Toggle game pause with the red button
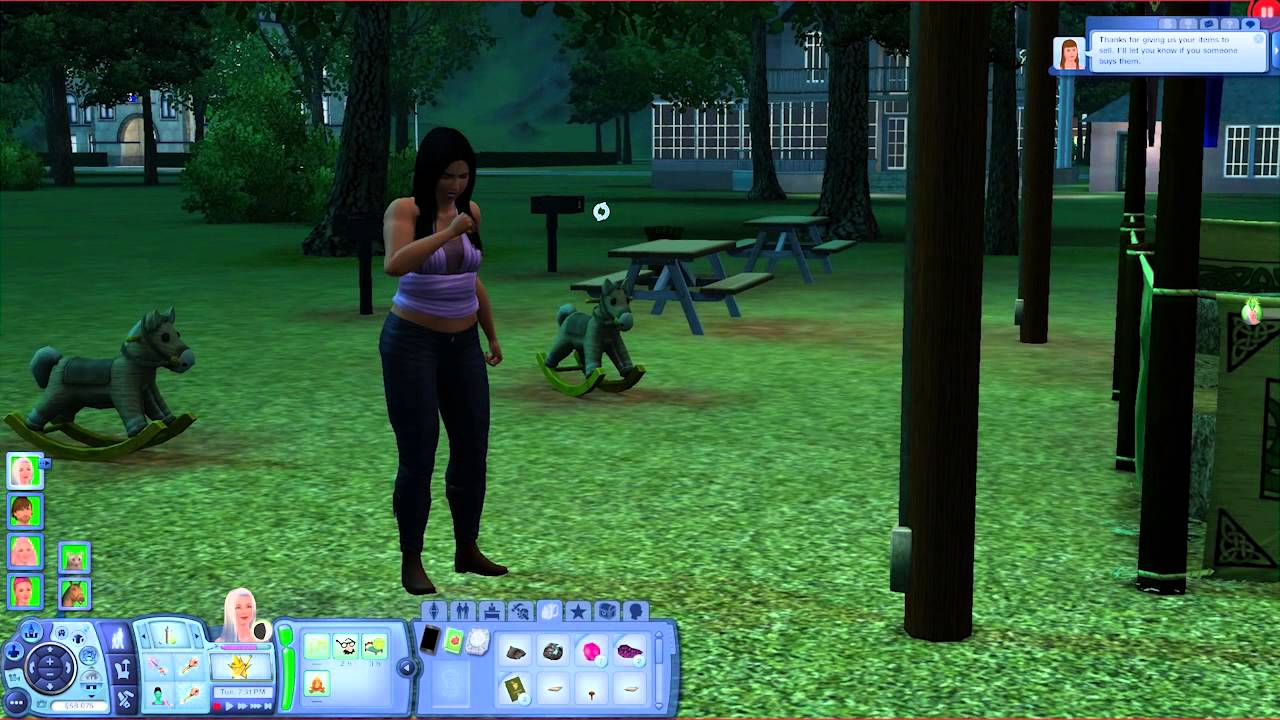The height and width of the screenshot is (720, 1280). tap(215, 706)
